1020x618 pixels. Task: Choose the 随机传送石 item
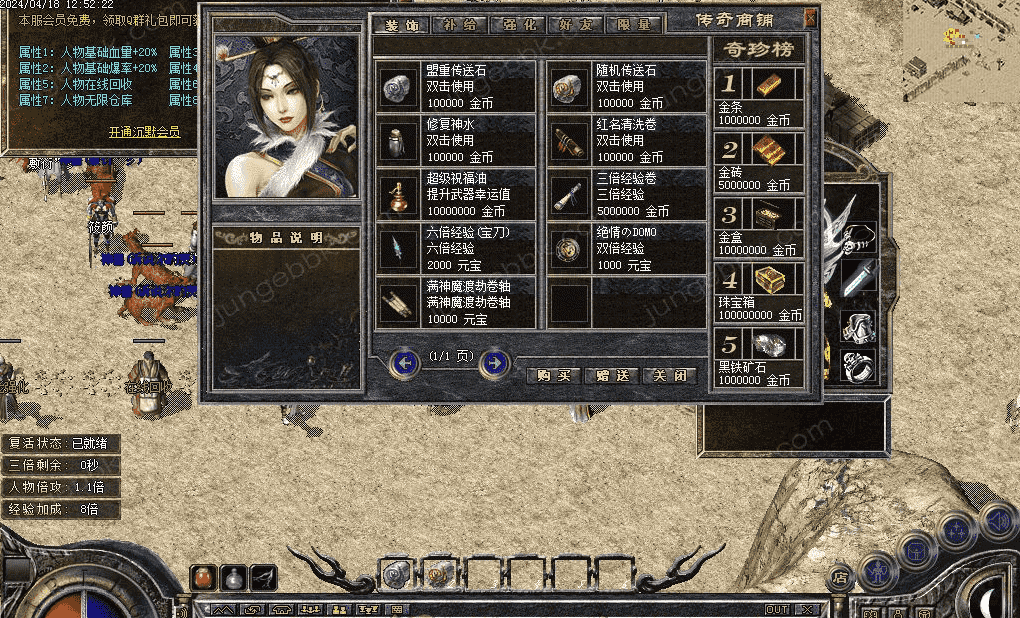[x=628, y=87]
